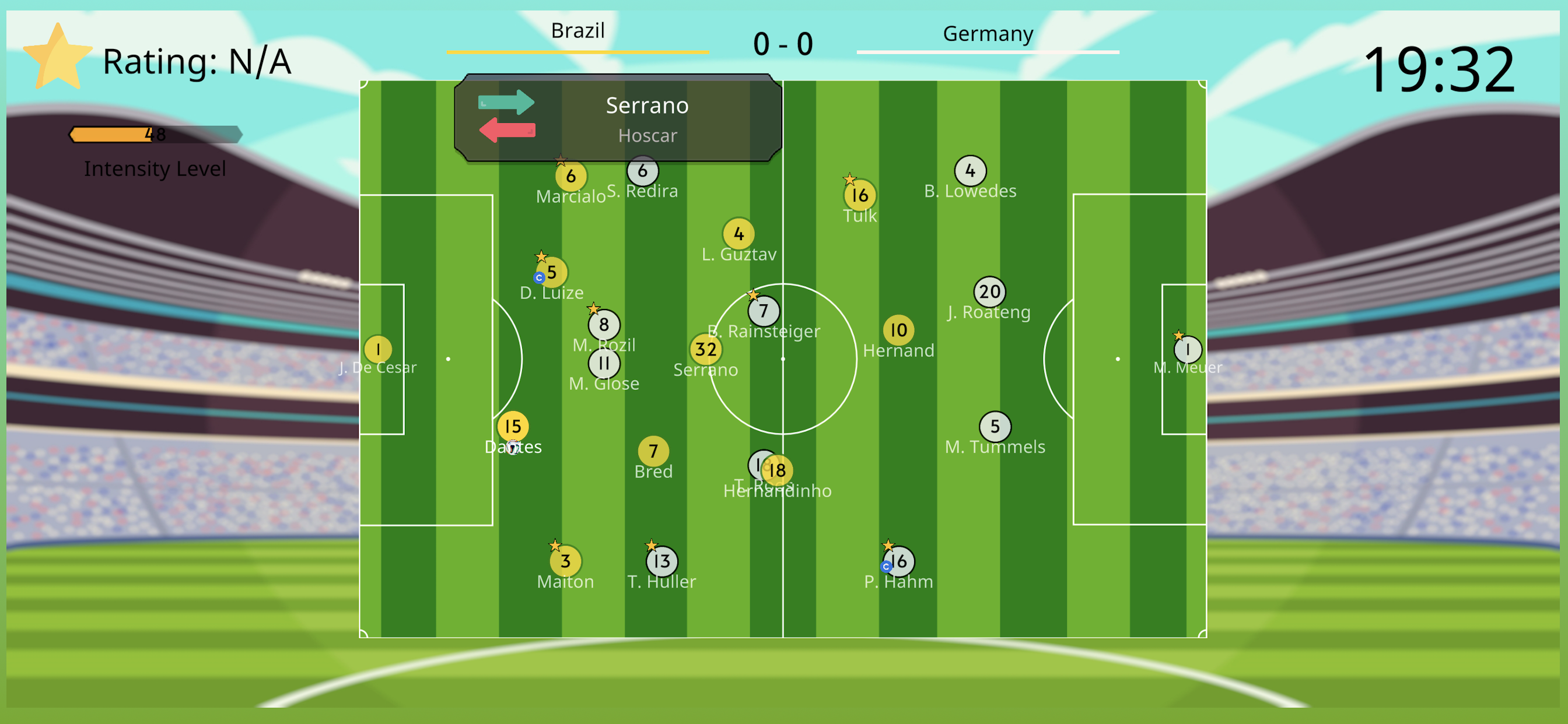Screen dimensions: 1568x724
Task: Select B. Rainsteiger's number 7 marker
Action: point(764,311)
